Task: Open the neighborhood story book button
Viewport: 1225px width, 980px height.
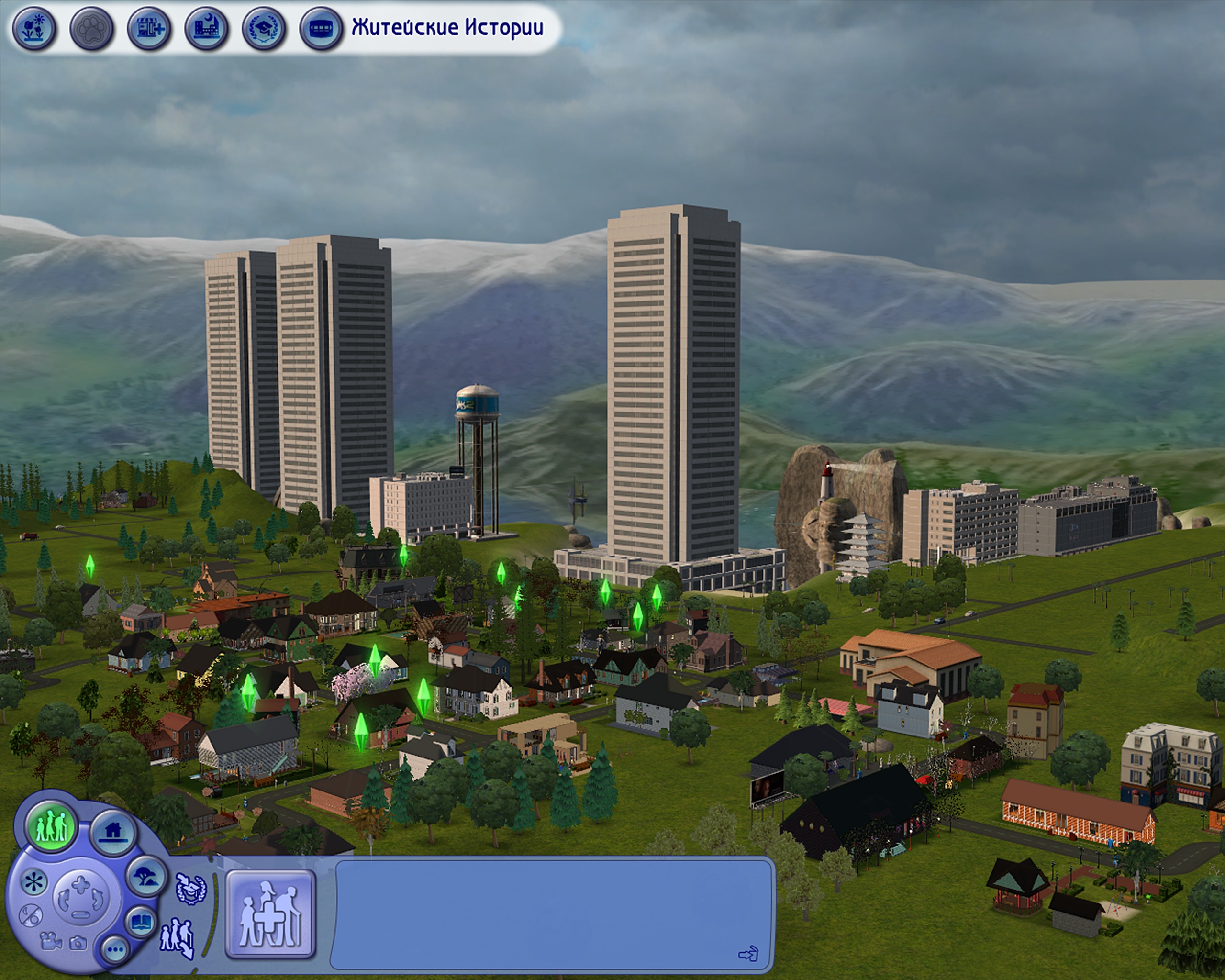Action: click(x=140, y=921)
